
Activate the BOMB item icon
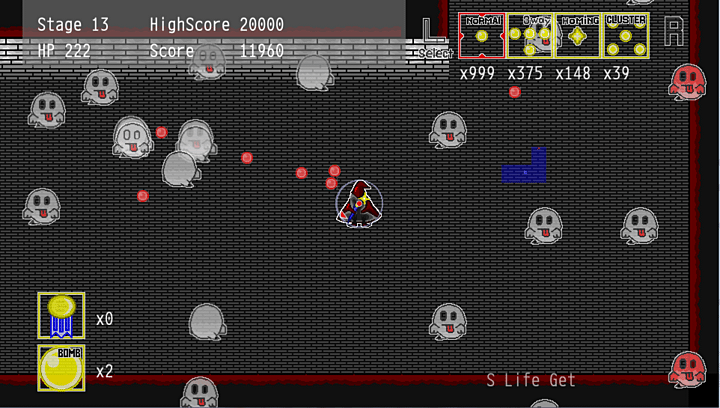click(61, 367)
